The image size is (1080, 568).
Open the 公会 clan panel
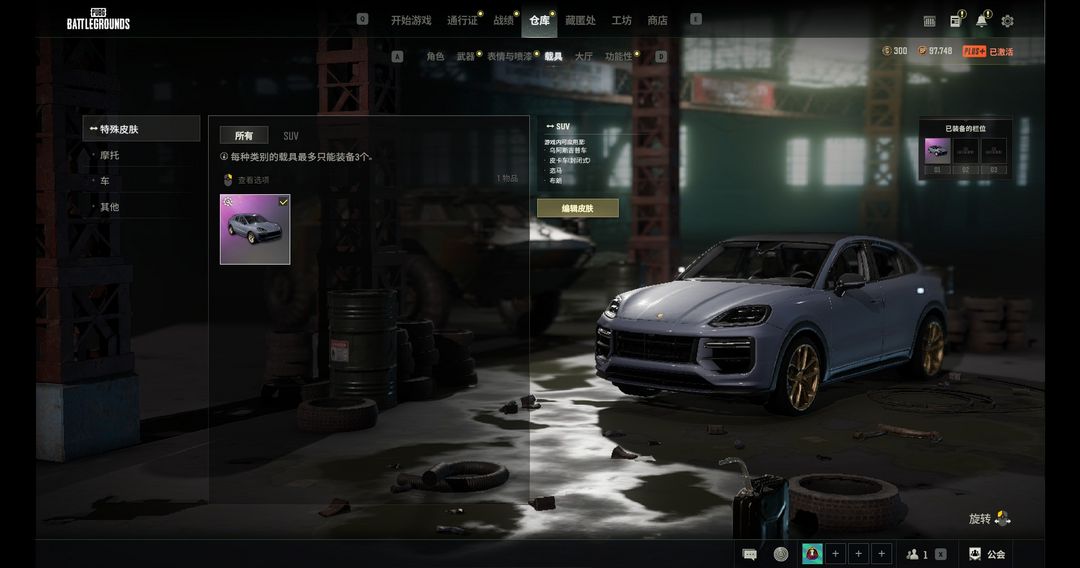[x=987, y=554]
